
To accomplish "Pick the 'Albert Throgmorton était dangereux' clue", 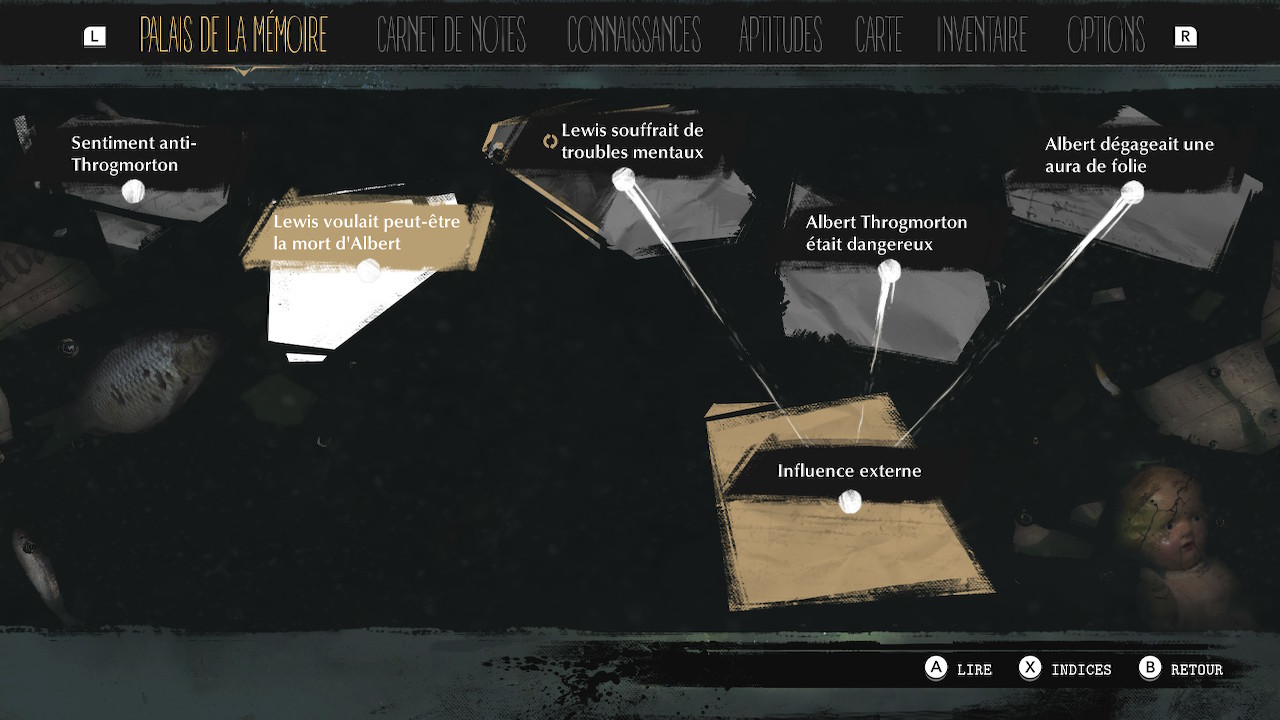I will [888, 270].
